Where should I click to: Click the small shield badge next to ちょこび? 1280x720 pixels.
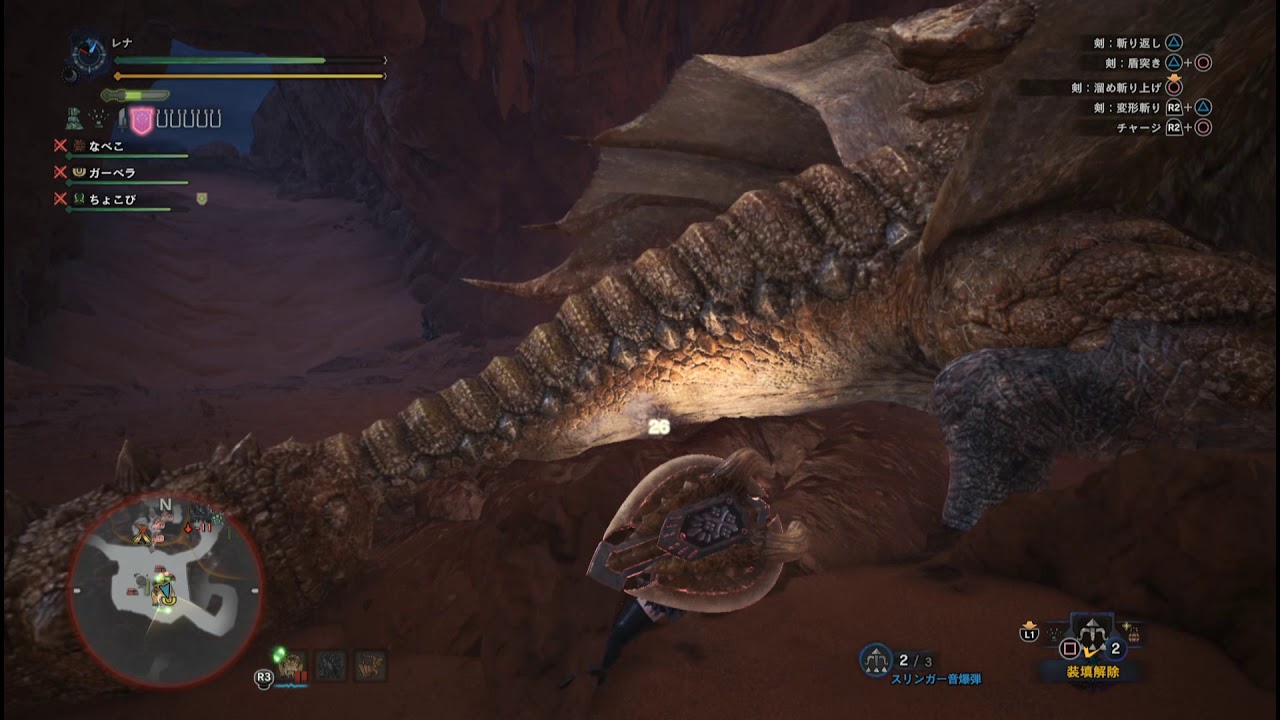pyautogui.click(x=202, y=198)
